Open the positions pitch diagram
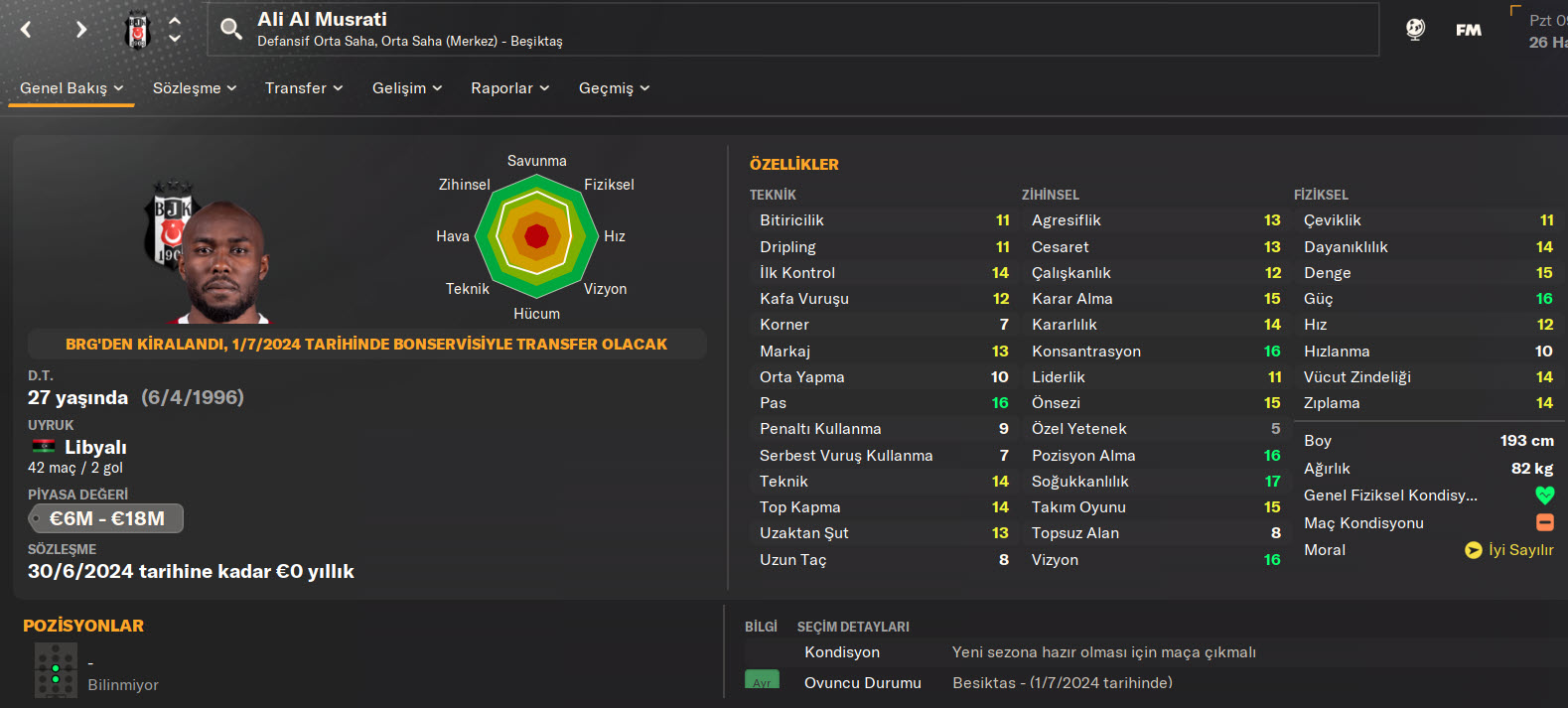This screenshot has height=708, width=1568. [x=56, y=670]
